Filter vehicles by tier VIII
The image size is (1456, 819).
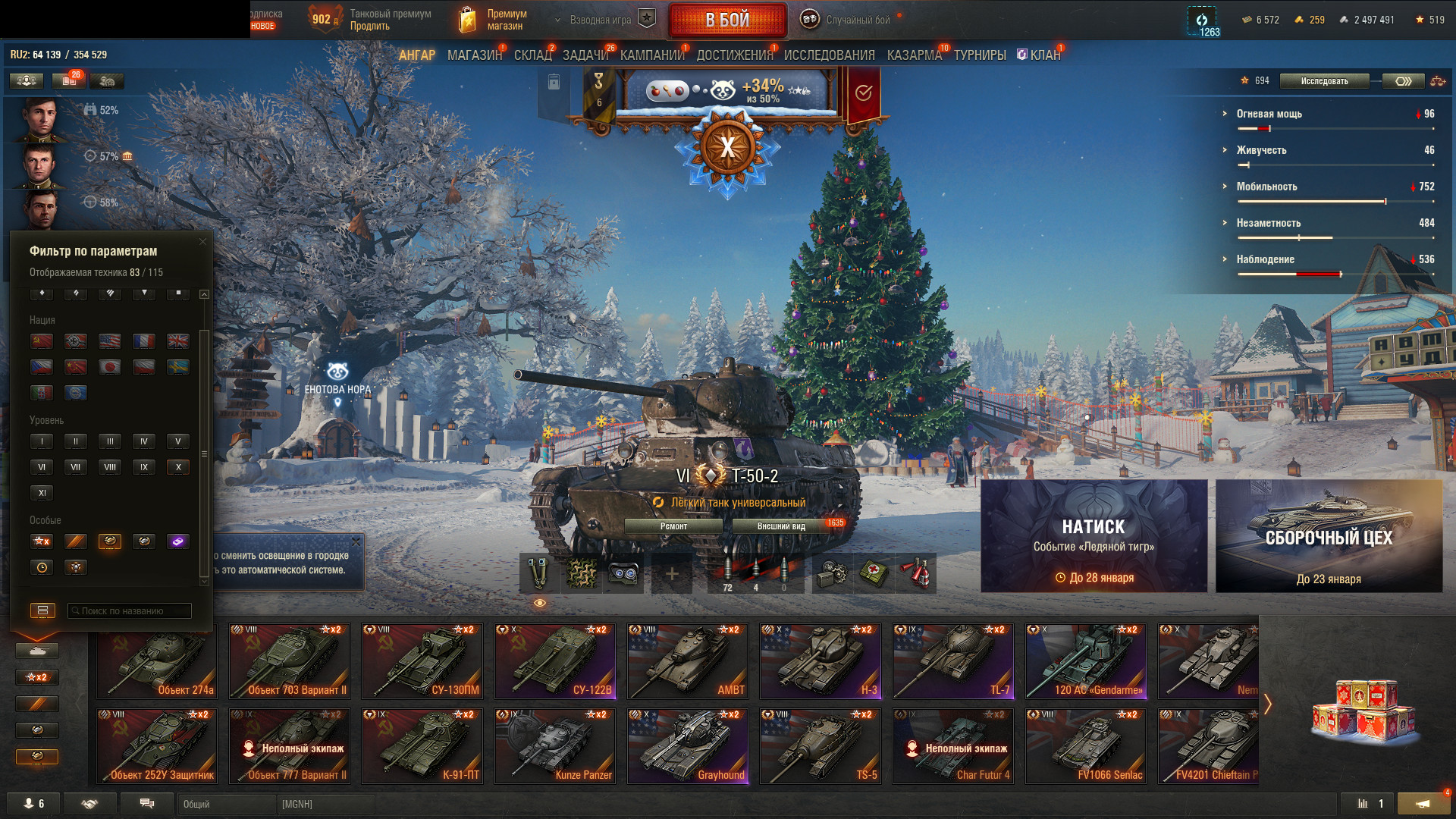(110, 467)
